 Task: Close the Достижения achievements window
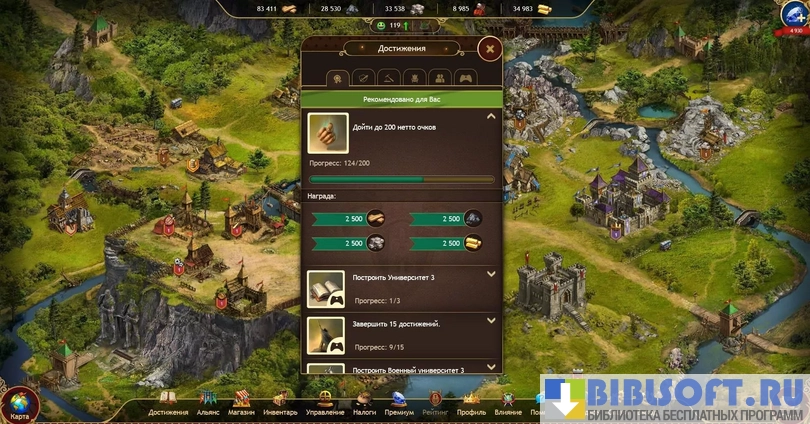click(489, 49)
